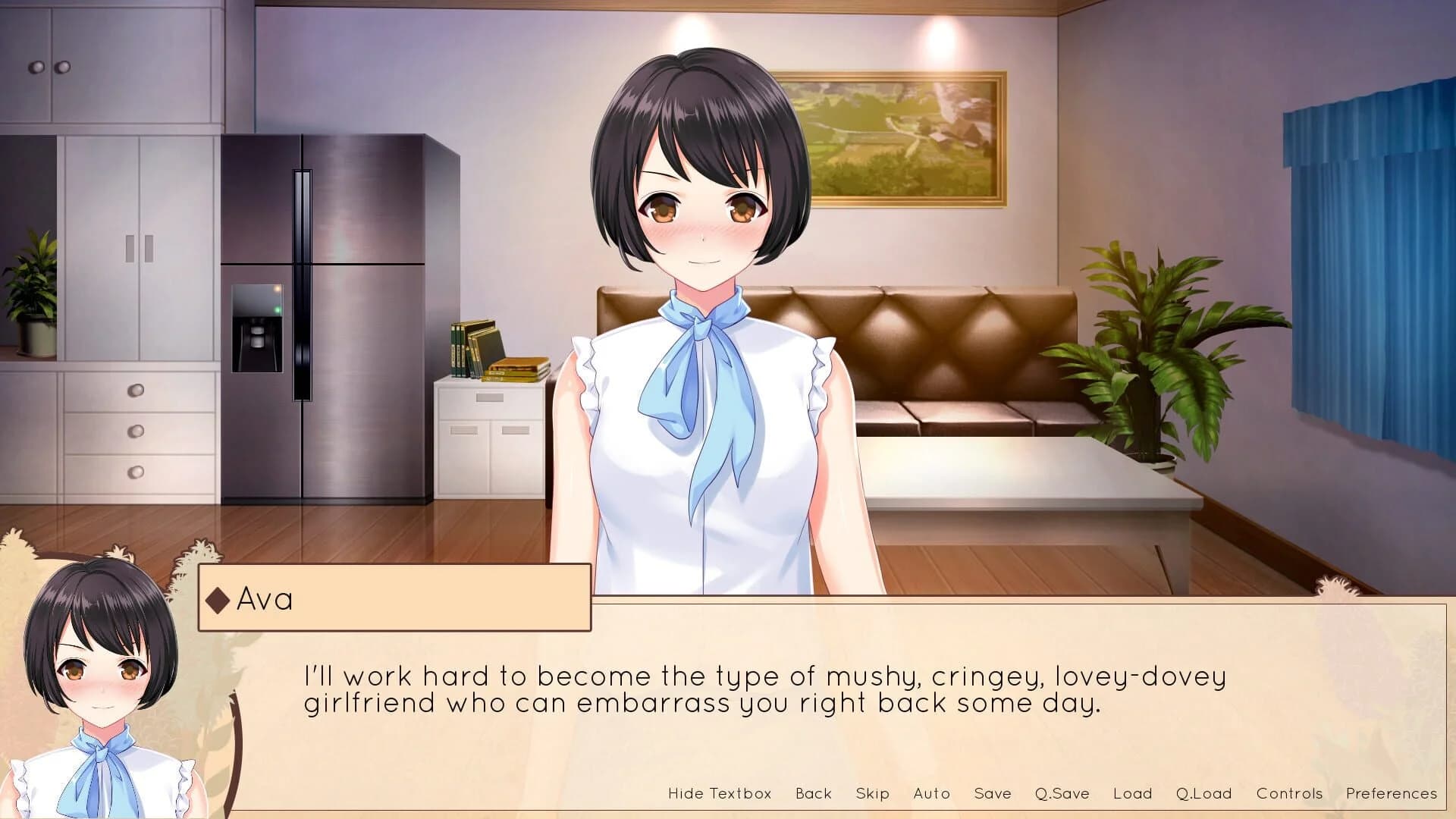This screenshot has width=1456, height=819.
Task: Open the Preferences menu
Action: [x=1394, y=793]
